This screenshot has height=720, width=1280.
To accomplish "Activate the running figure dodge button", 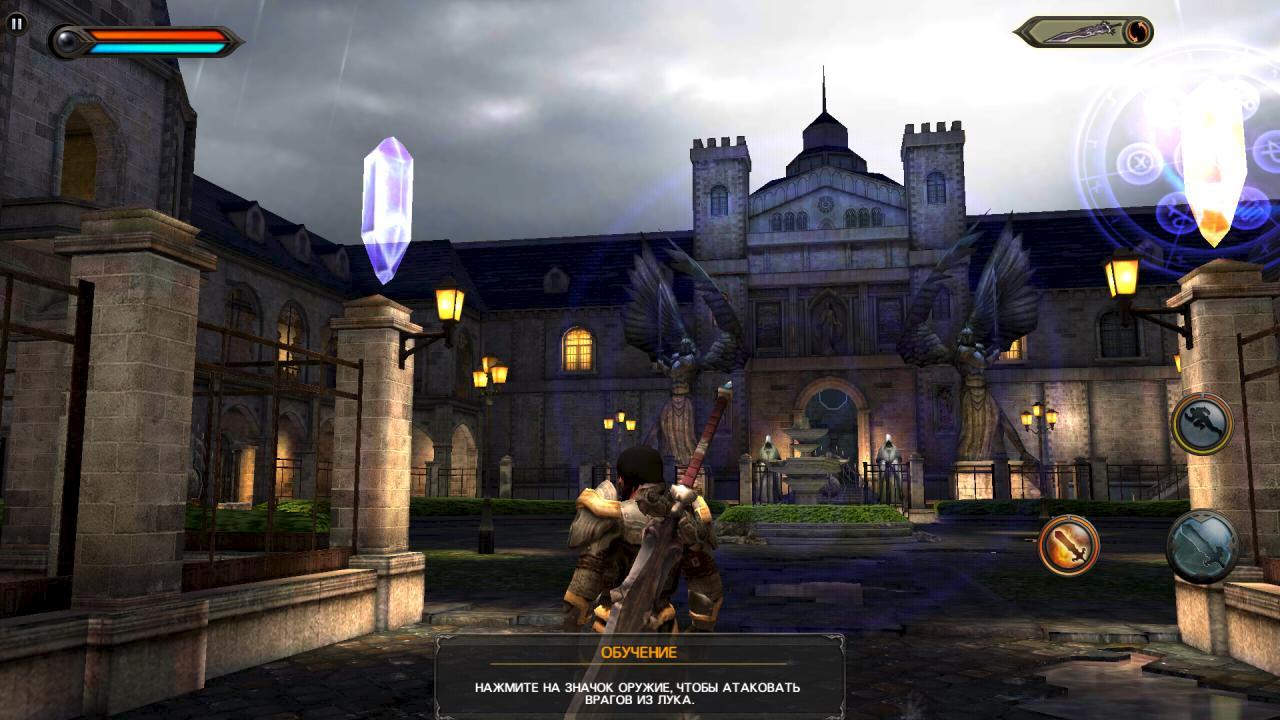I will pos(1201,424).
